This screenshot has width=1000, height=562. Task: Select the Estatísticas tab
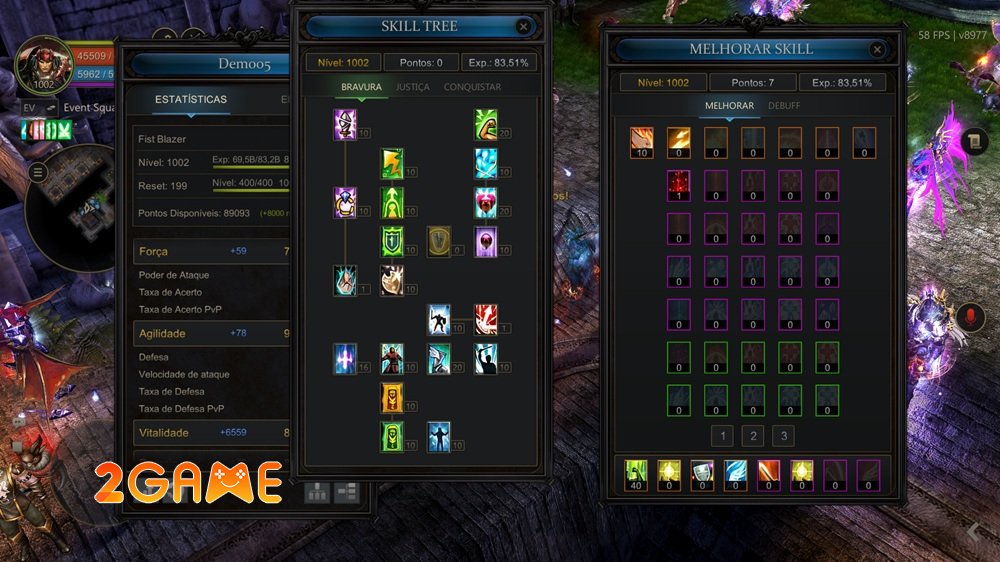[190, 100]
